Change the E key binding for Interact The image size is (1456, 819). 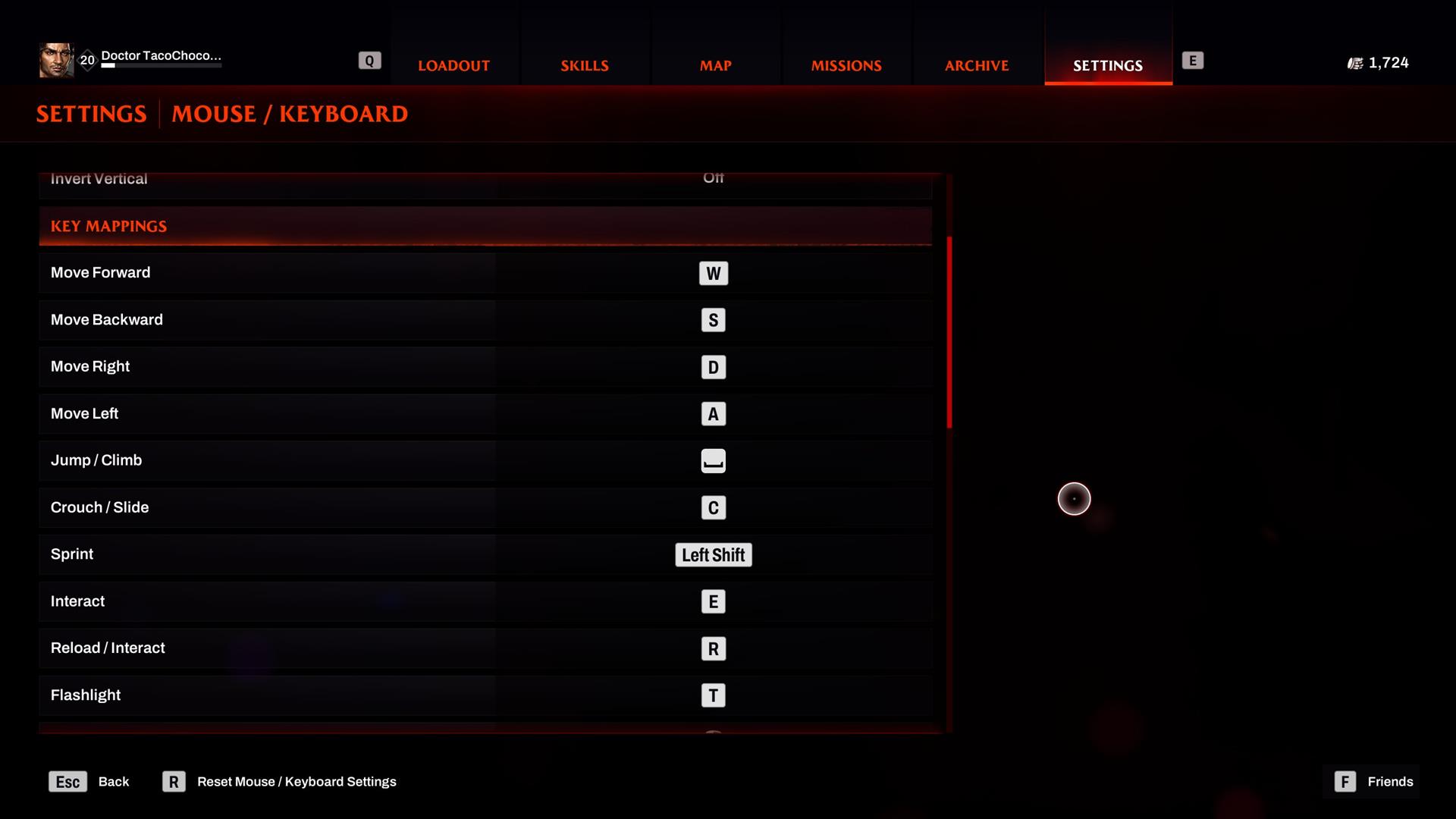tap(713, 601)
